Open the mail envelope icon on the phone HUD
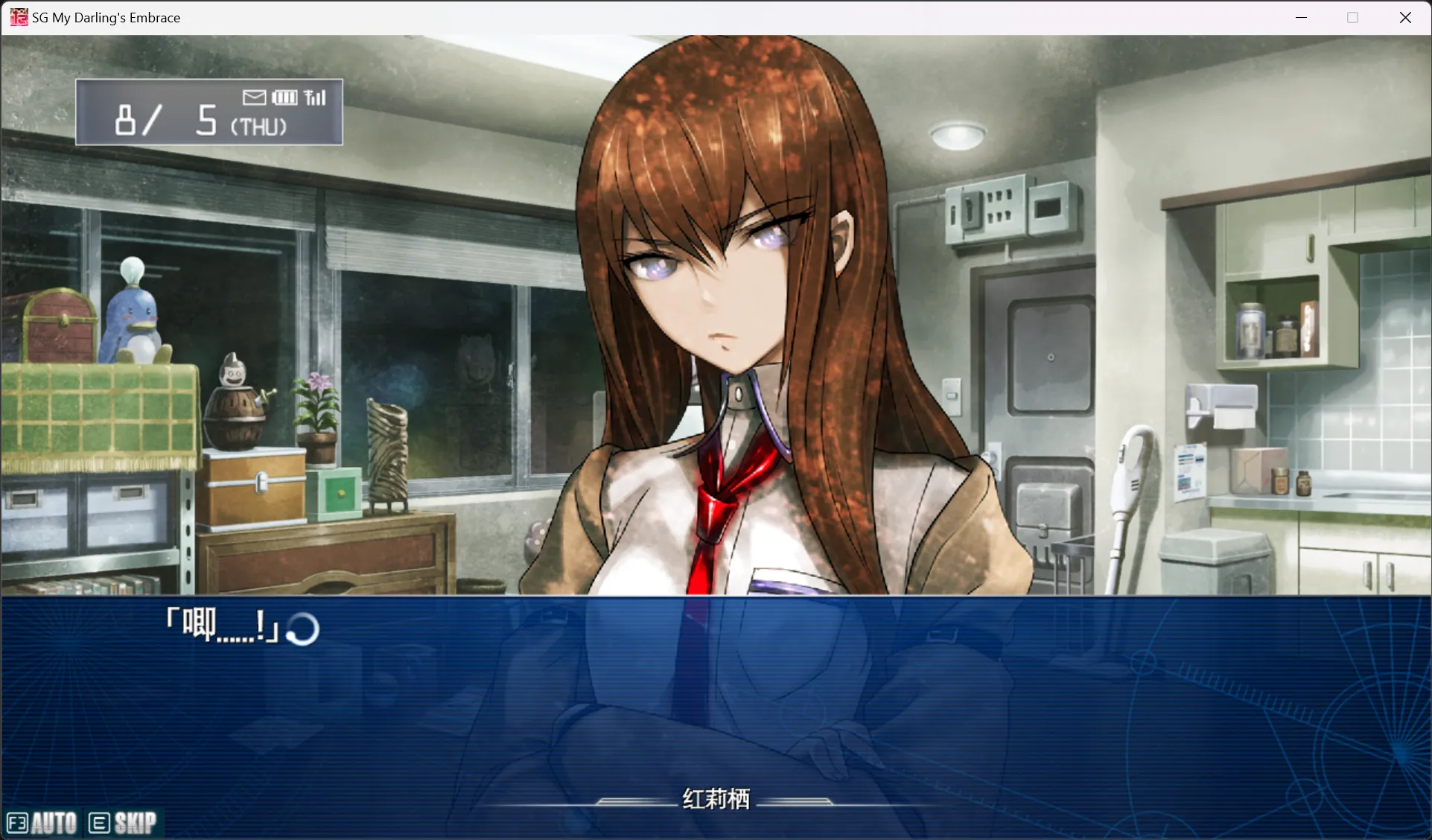The width and height of the screenshot is (1432, 840). (x=254, y=97)
